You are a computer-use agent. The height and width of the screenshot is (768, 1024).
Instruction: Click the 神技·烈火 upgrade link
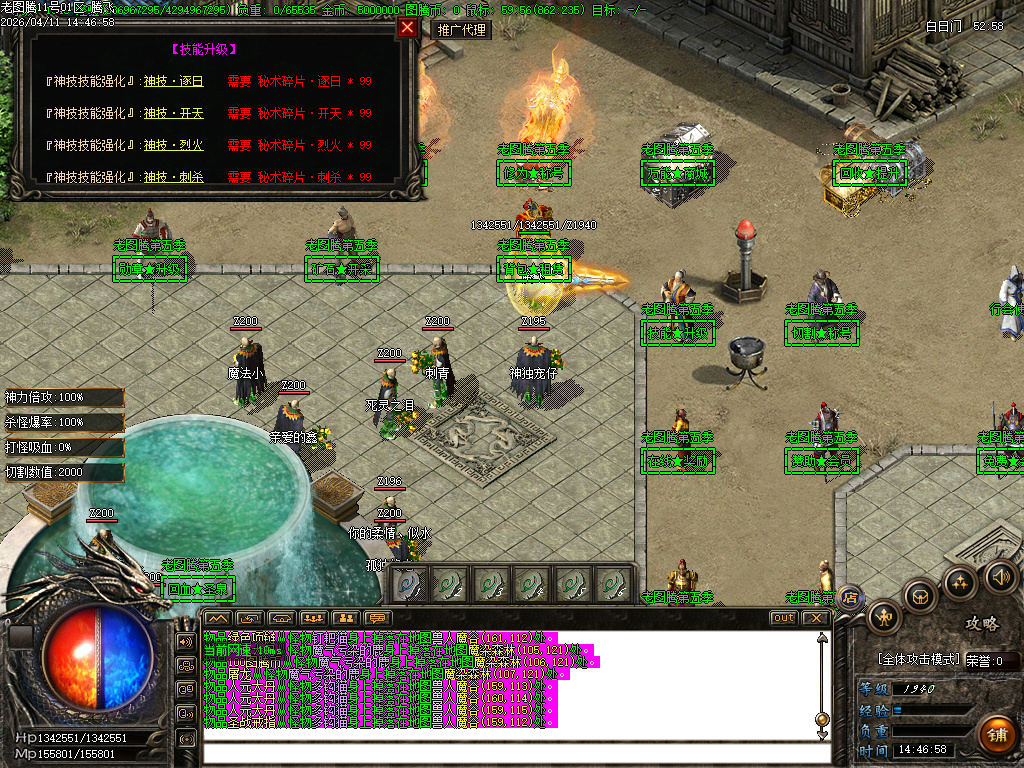point(173,145)
